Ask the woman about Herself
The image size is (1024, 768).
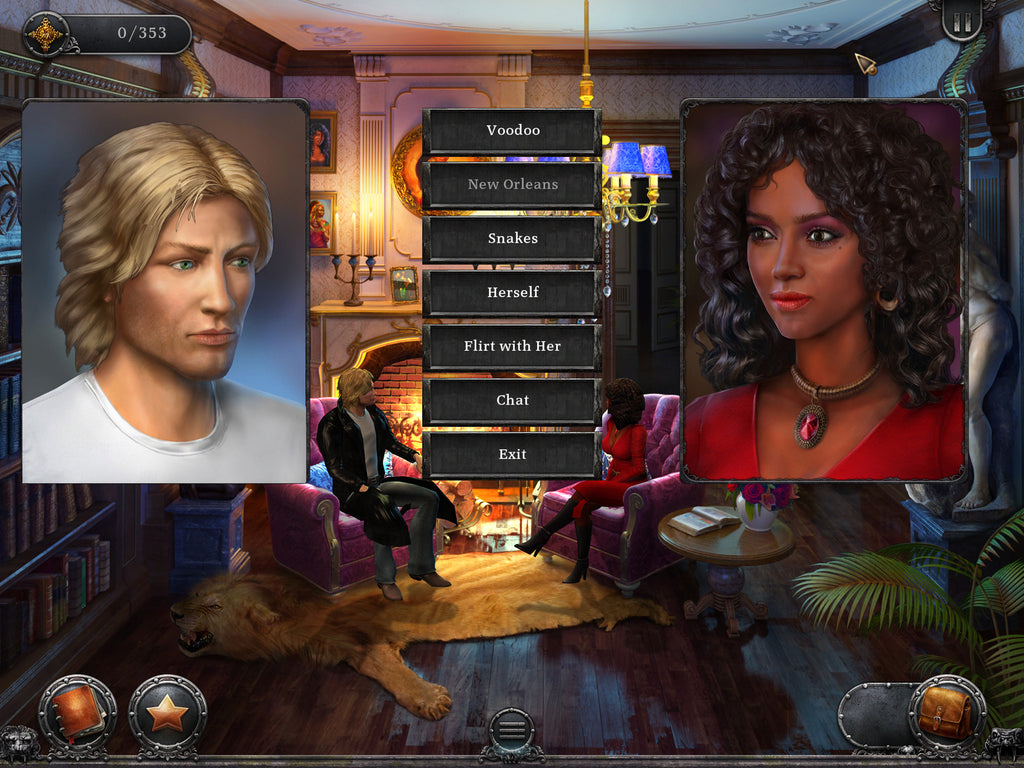(512, 293)
